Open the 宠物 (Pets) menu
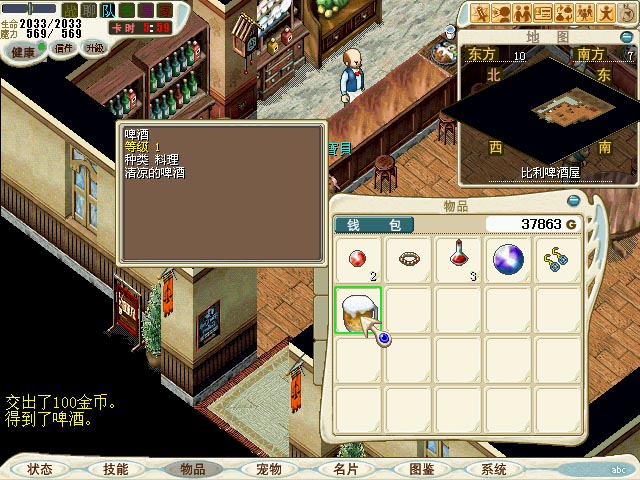 [x=269, y=469]
